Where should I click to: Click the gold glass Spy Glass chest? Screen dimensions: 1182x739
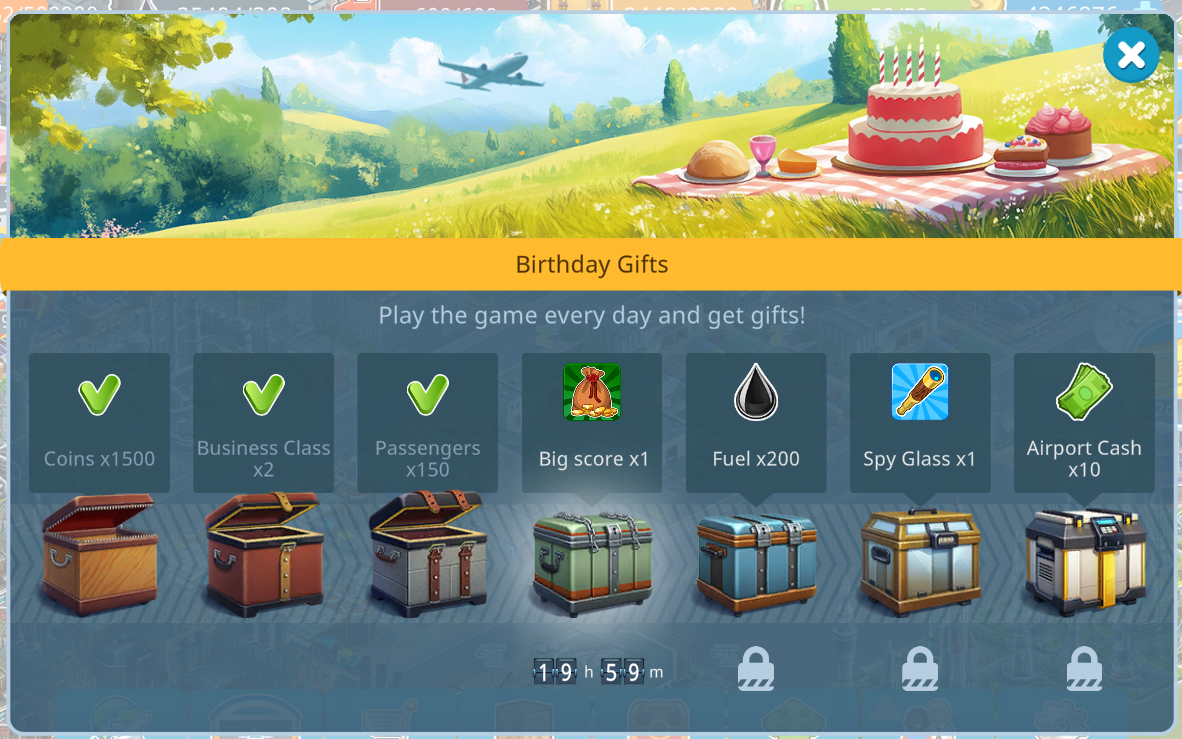coord(920,561)
